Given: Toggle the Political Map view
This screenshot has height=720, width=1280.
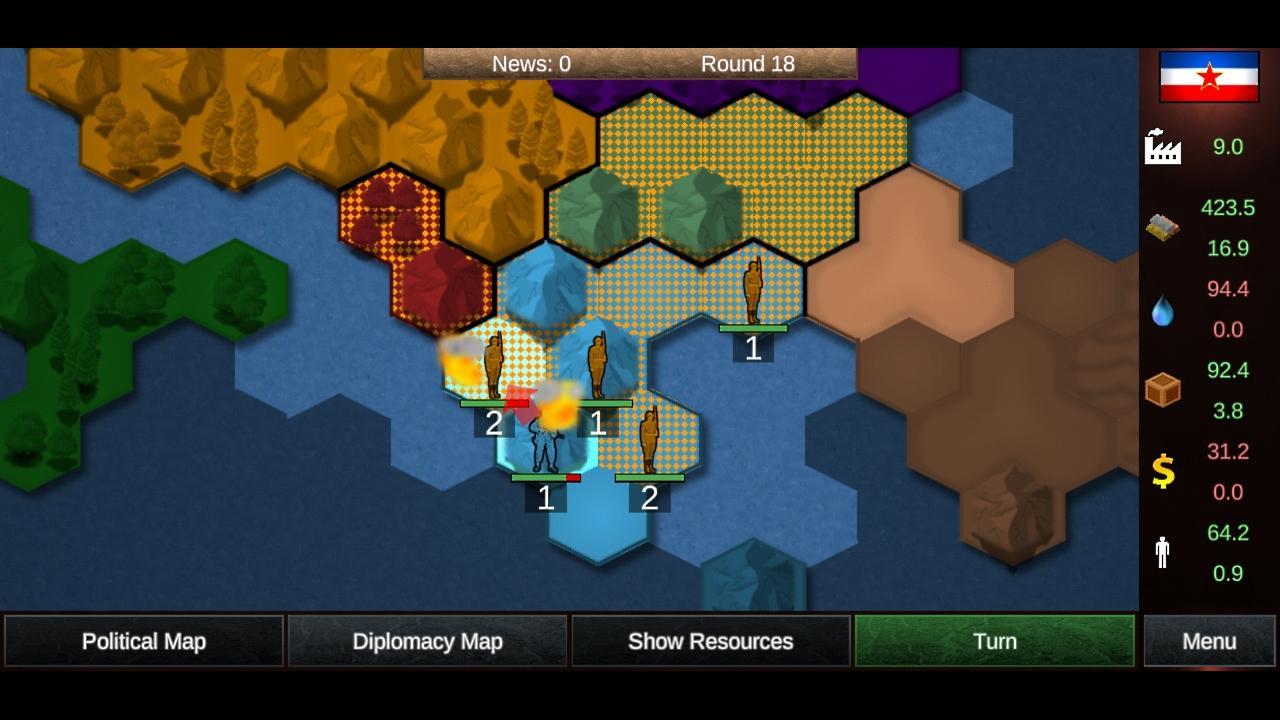Looking at the screenshot, I should coord(143,641).
